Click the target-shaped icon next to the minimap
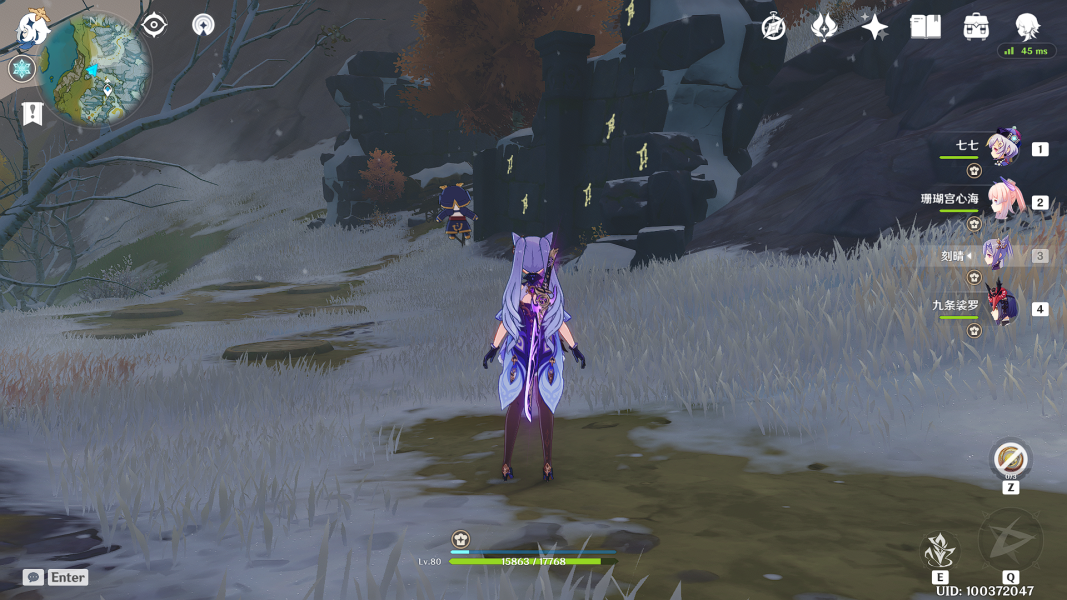1067x600 pixels. [x=154, y=25]
